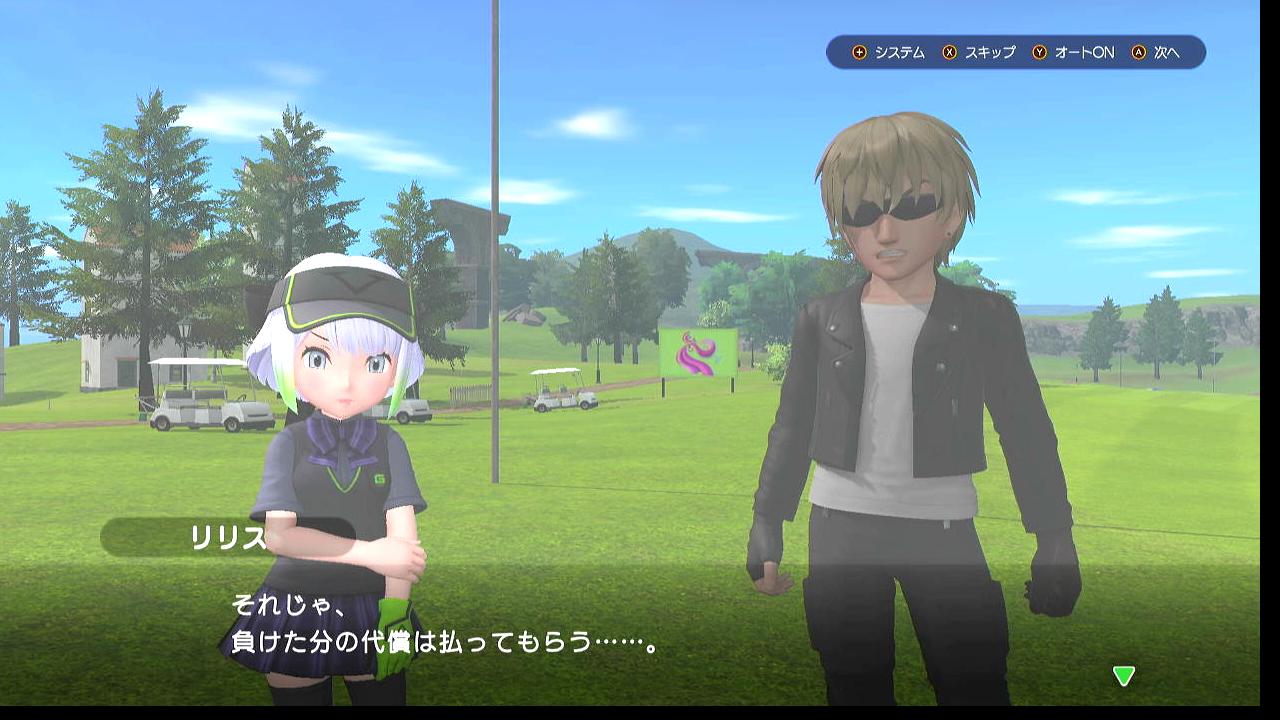Click the green dialogue continue arrow
This screenshot has width=1280, height=720.
(1124, 676)
